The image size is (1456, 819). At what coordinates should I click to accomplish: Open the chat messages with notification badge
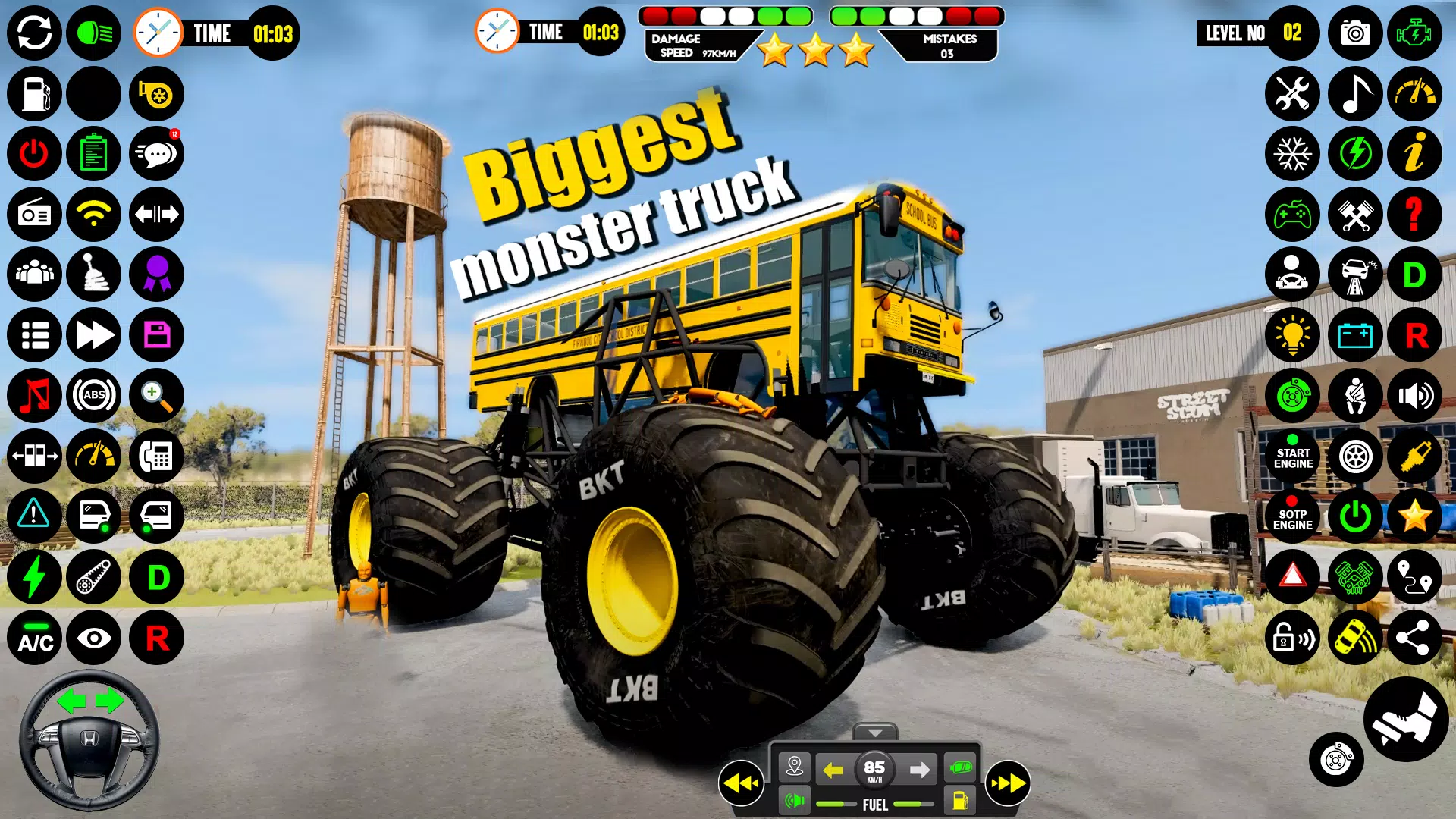[155, 154]
